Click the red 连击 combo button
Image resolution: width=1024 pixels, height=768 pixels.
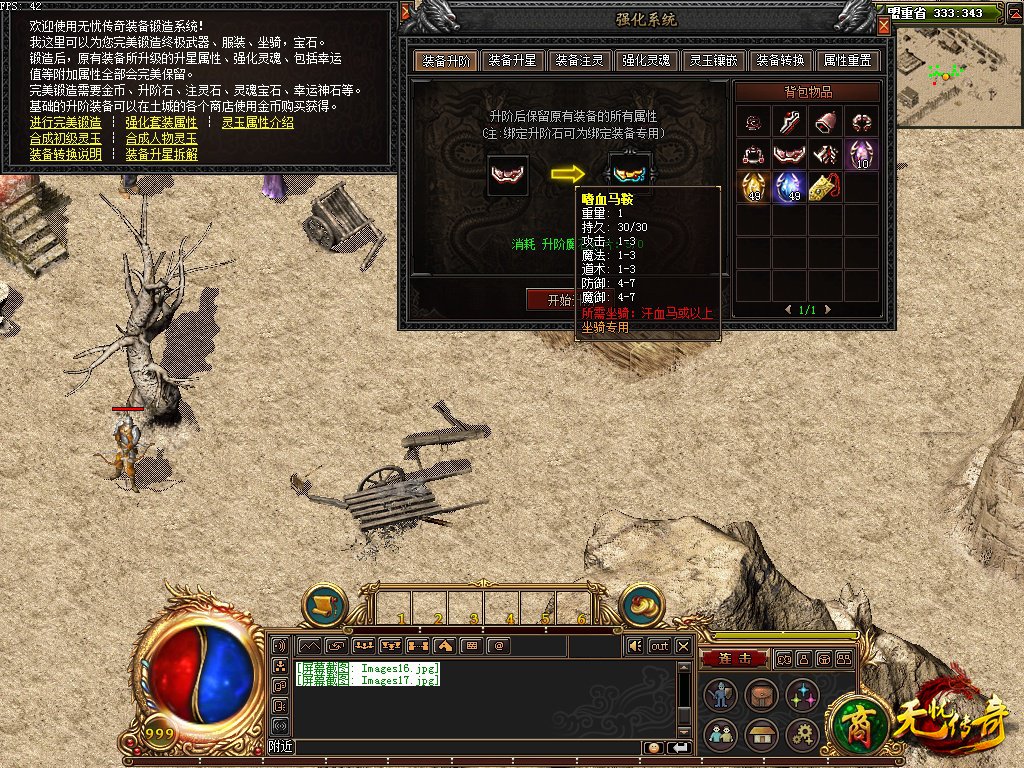click(733, 658)
